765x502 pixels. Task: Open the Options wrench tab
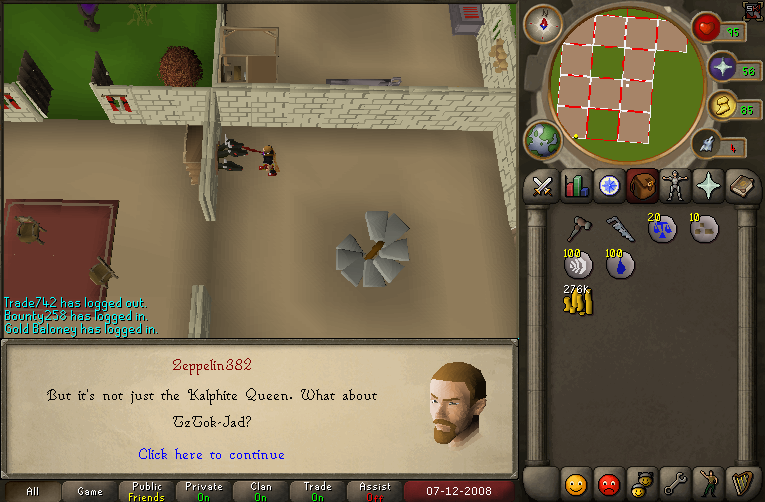point(674,483)
